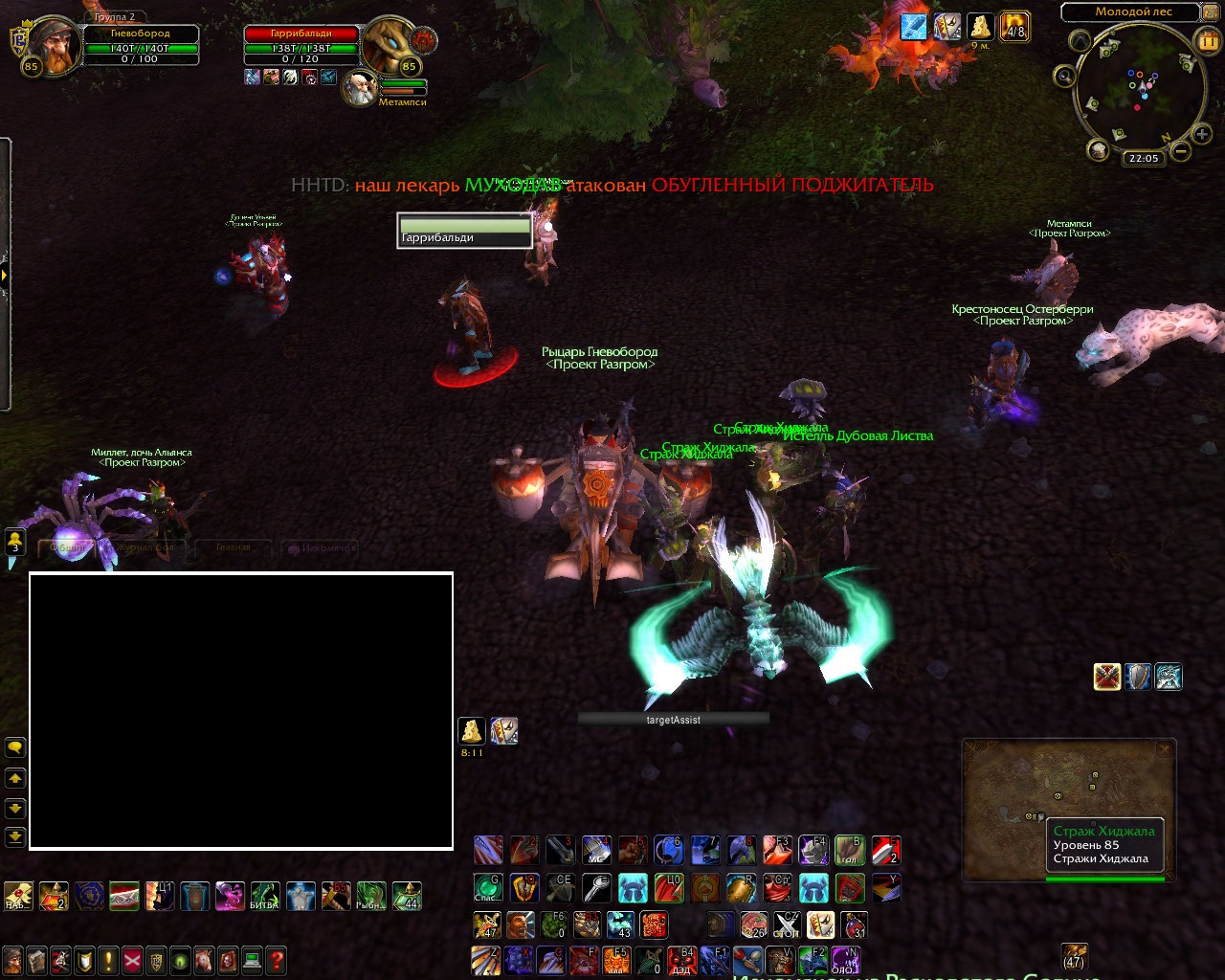
Task: Open the character info micro button
Action: (13, 960)
